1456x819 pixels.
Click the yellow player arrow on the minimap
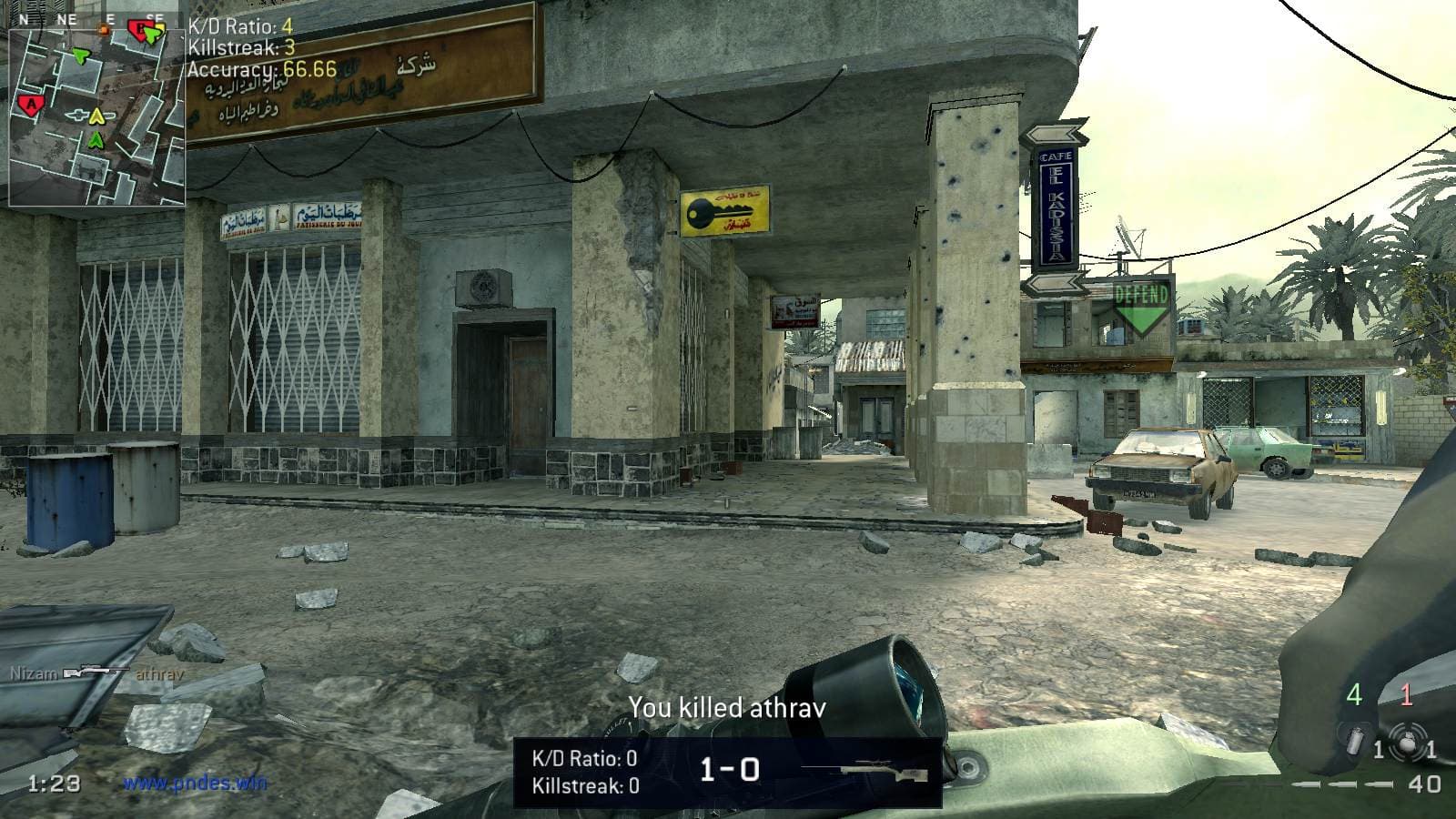95,116
